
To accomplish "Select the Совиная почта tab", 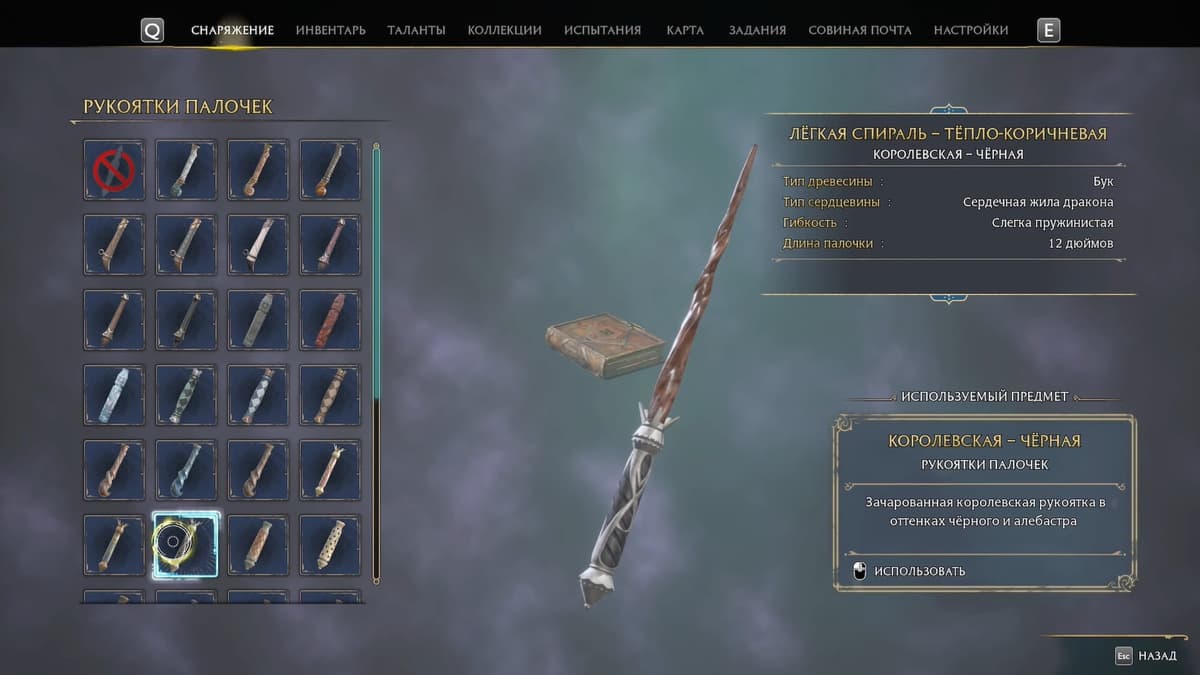I will (859, 30).
